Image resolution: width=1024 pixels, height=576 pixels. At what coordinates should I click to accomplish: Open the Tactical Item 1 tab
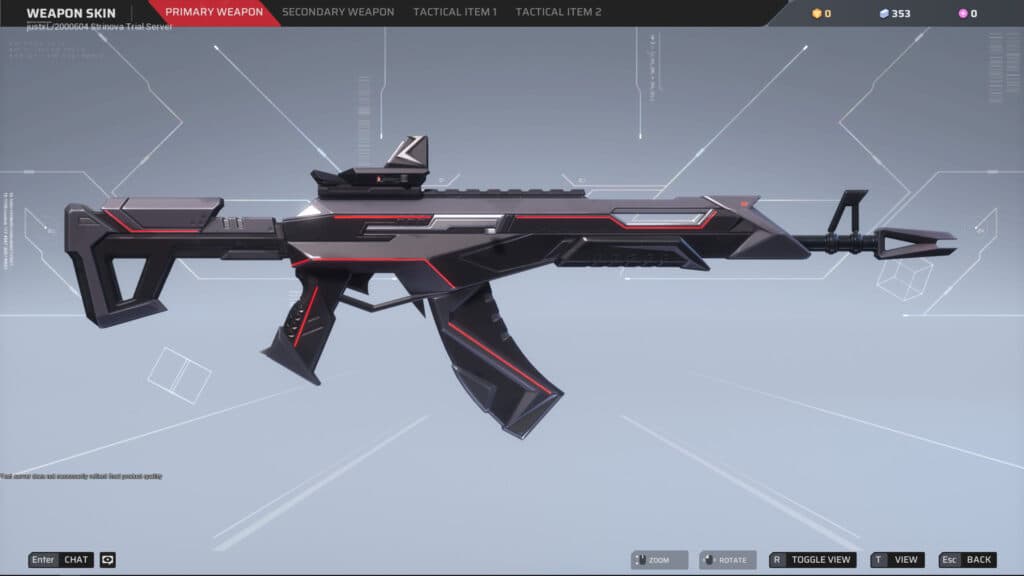pyautogui.click(x=455, y=13)
